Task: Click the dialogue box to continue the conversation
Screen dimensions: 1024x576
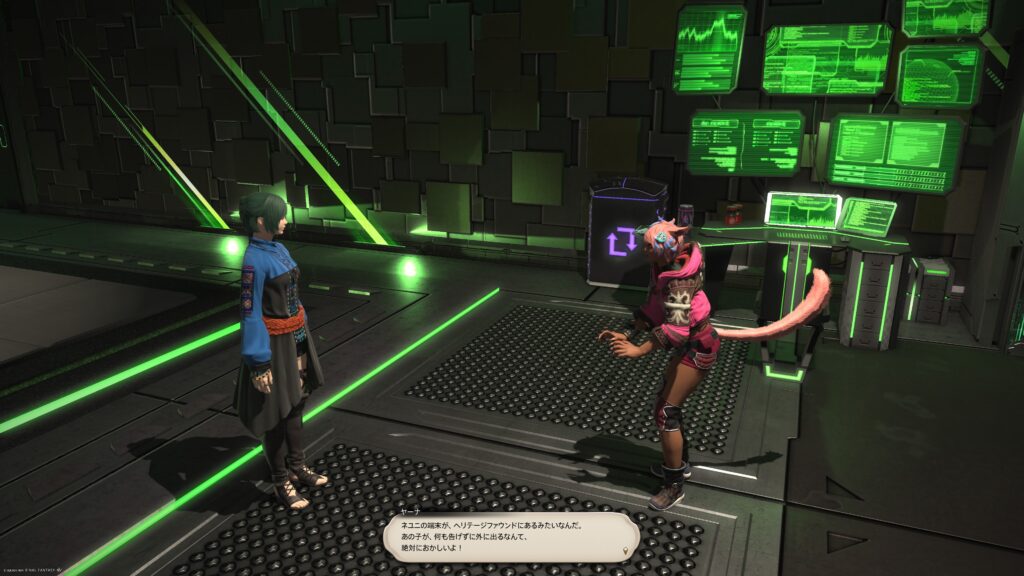Action: click(510, 538)
